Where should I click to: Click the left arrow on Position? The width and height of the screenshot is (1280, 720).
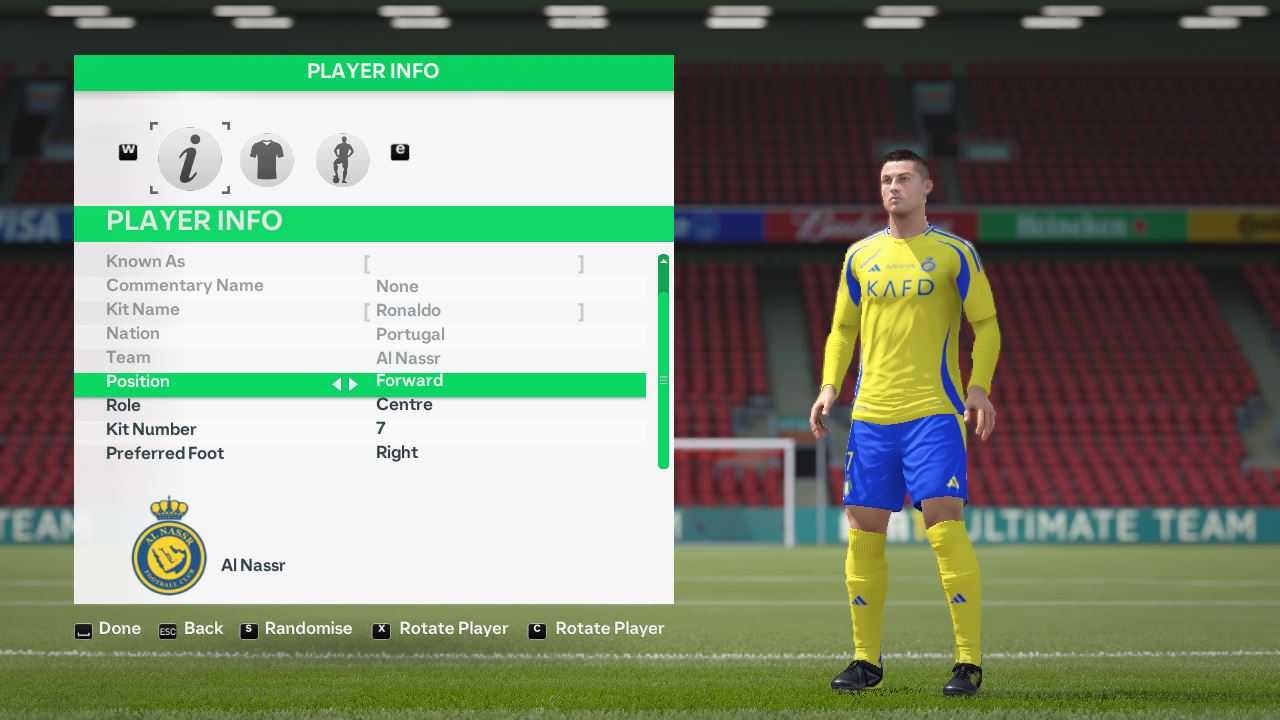coord(337,384)
